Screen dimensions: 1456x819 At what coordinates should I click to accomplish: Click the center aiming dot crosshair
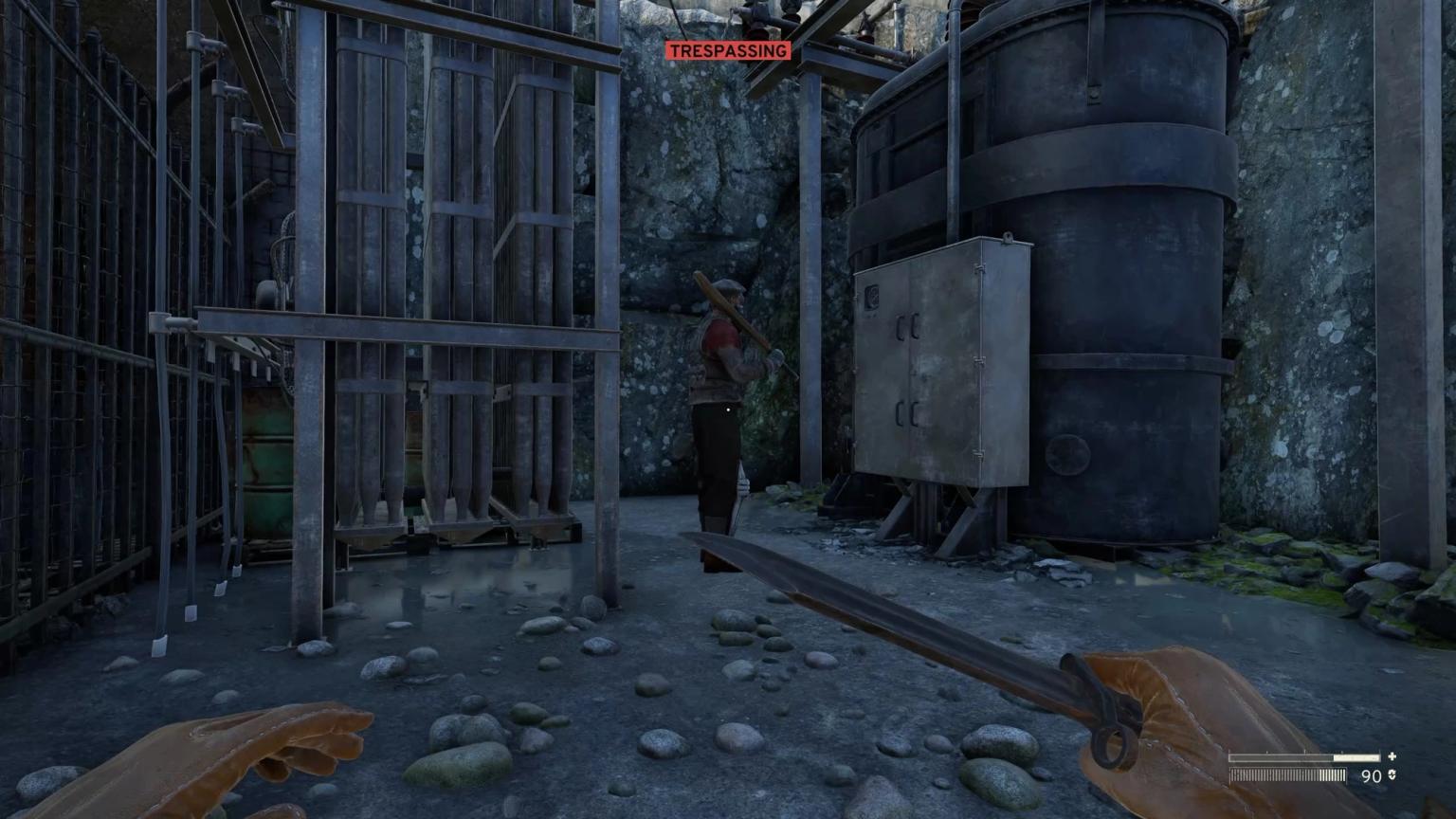pos(726,409)
